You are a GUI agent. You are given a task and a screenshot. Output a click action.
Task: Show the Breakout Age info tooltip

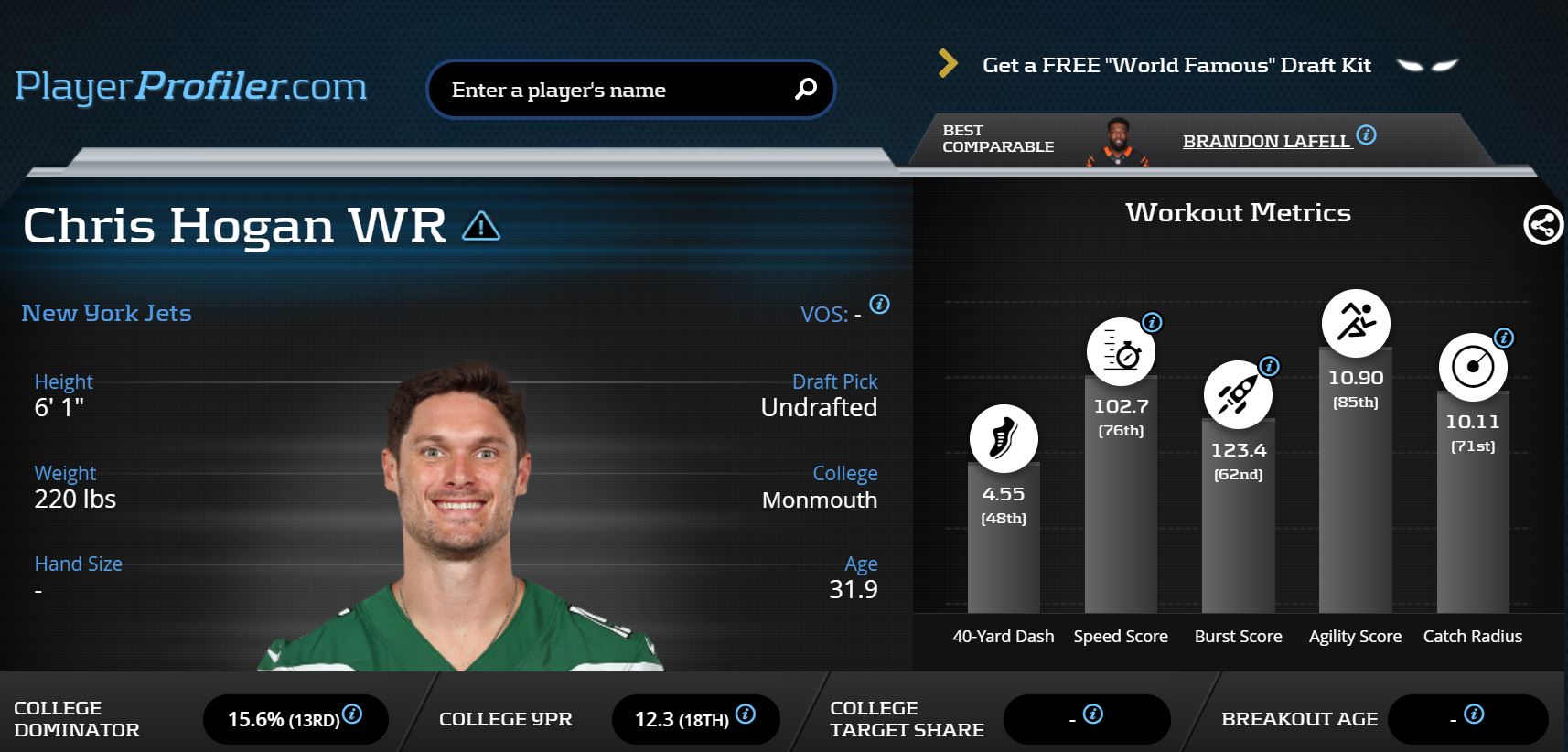[x=1474, y=714]
